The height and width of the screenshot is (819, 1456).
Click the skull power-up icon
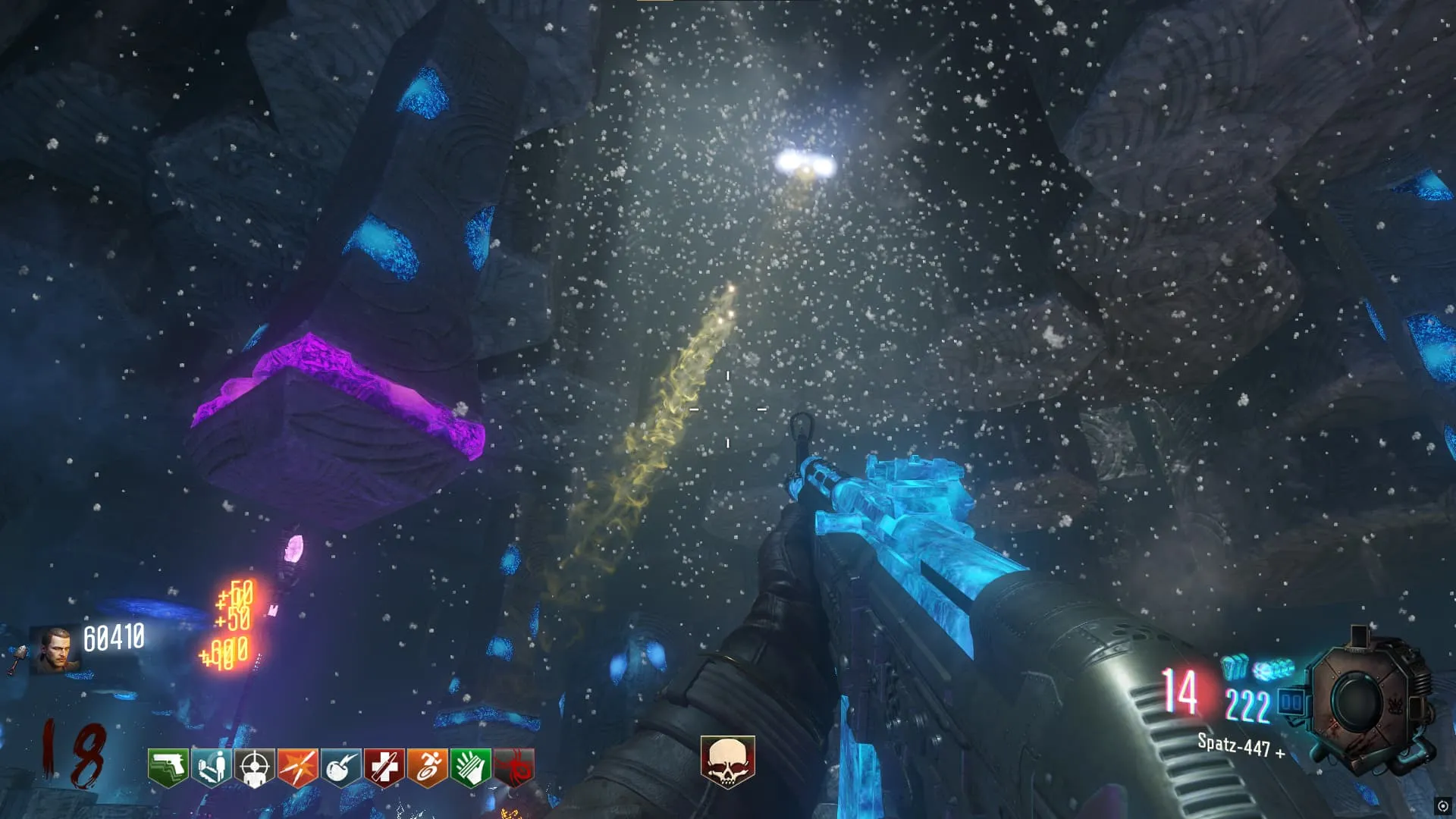[x=727, y=761]
